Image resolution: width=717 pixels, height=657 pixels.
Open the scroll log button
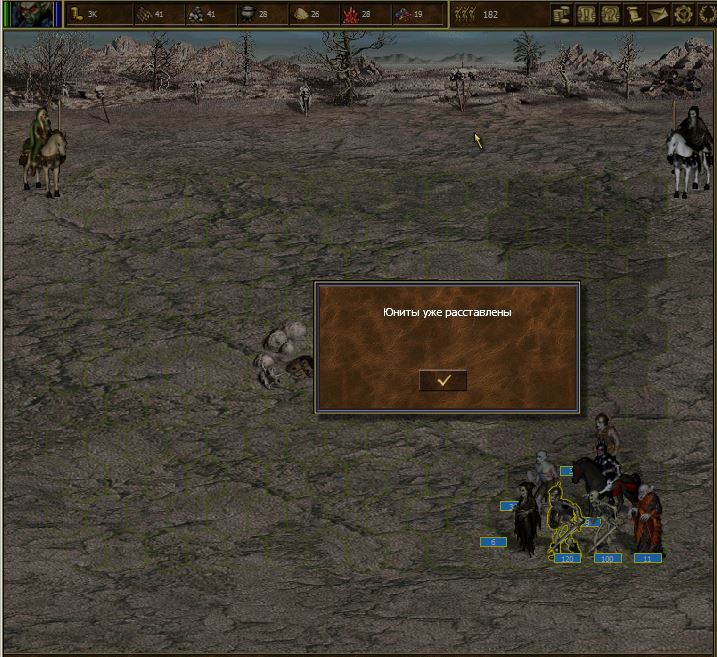coord(635,14)
